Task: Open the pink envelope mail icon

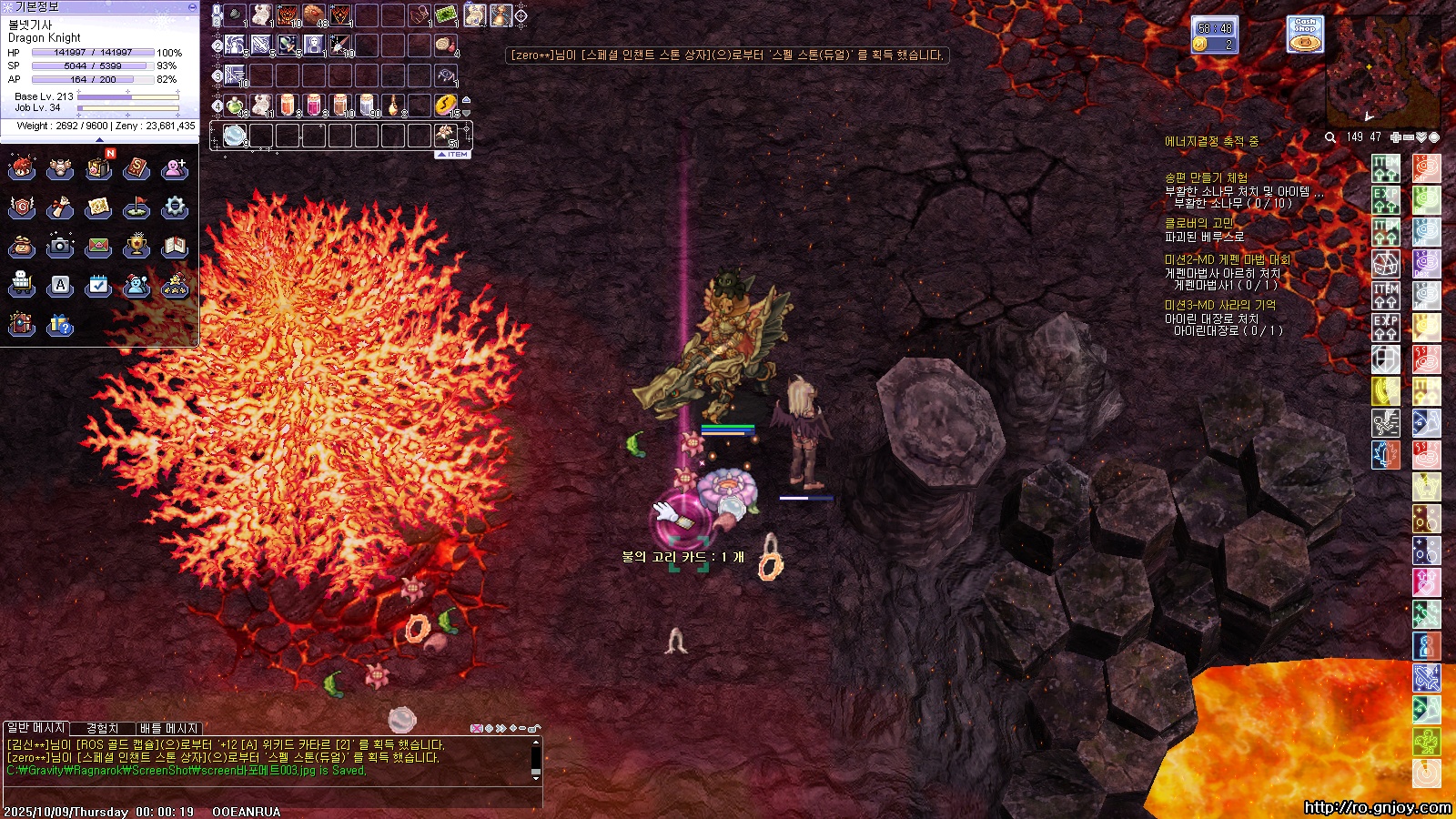Action: (98, 246)
